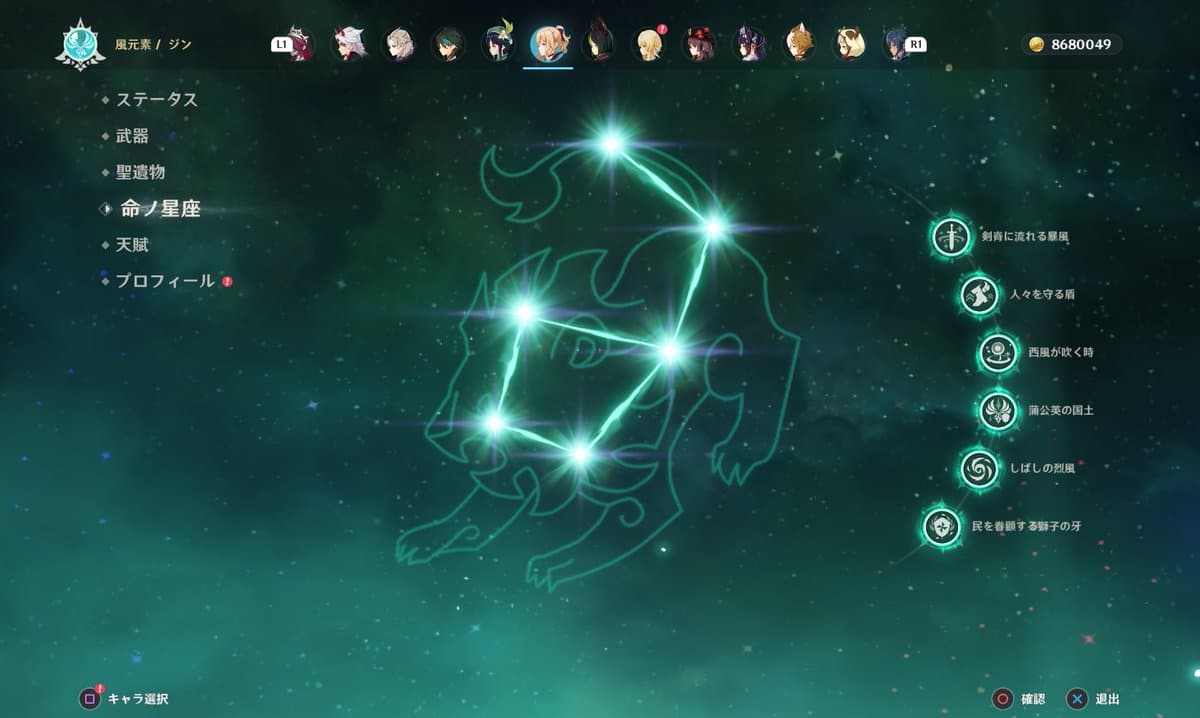Screen dimensions: 1200x718
Task: Switch to the purple-hat character portrait
Action: click(x=749, y=44)
